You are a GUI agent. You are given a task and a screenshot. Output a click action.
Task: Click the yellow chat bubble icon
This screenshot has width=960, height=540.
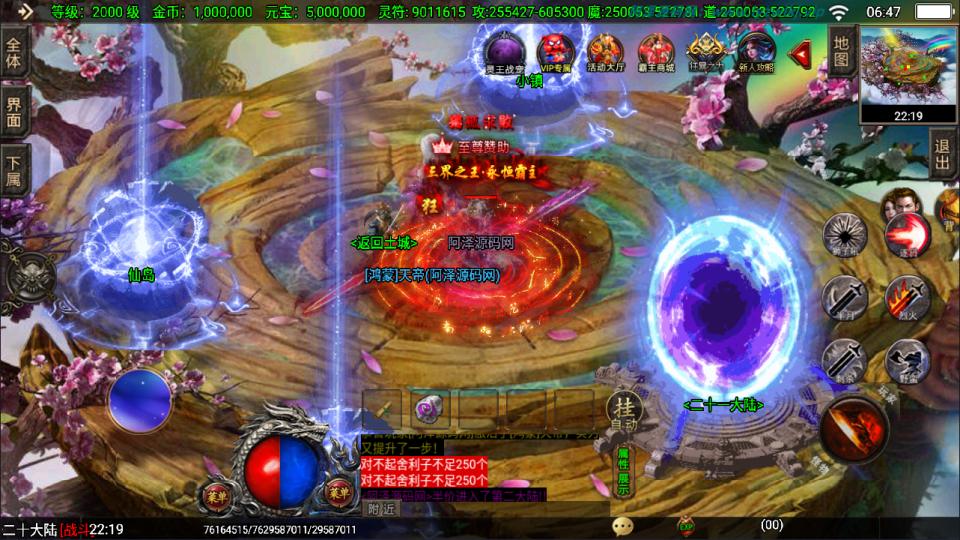pyautogui.click(x=623, y=526)
